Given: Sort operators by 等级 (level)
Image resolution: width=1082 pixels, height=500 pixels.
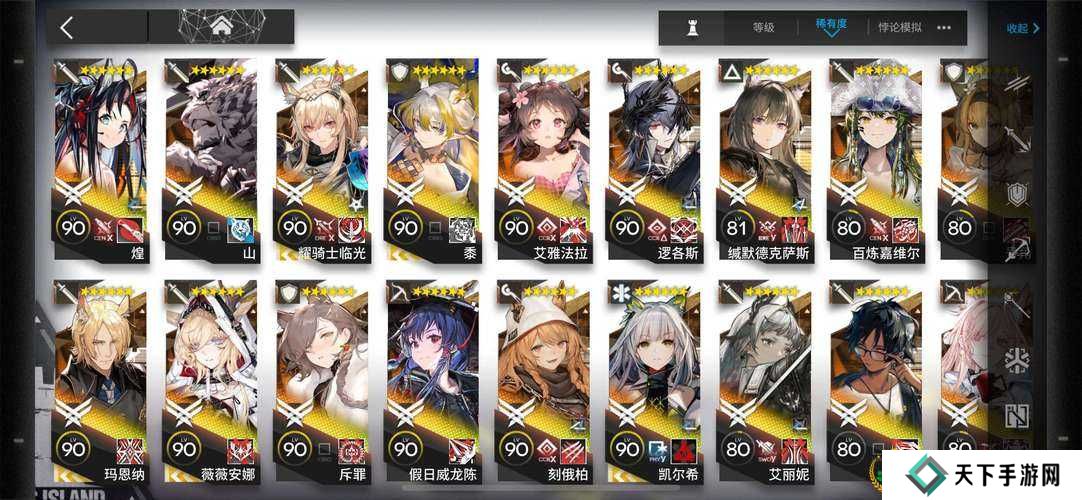Looking at the screenshot, I should coord(763,28).
